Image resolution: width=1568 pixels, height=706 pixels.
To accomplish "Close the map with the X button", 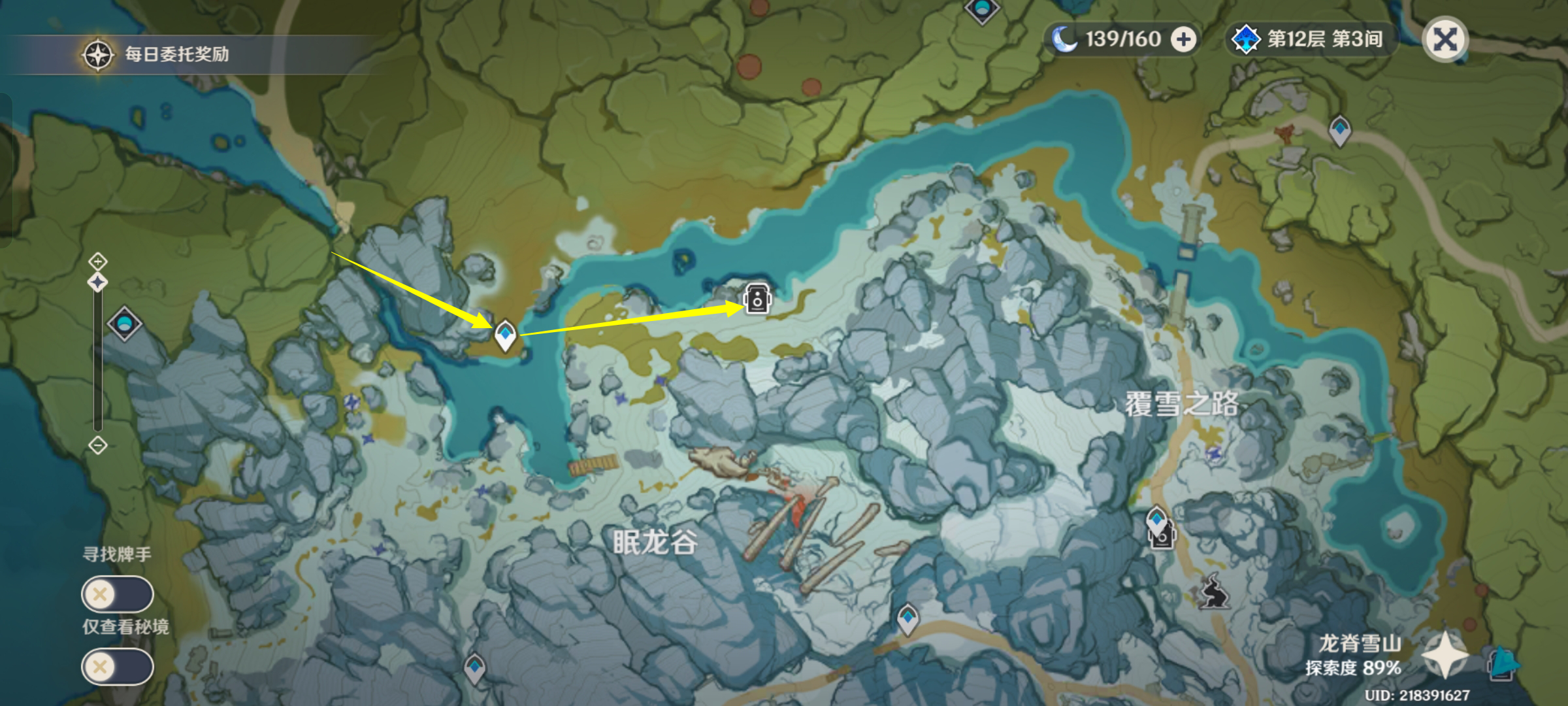I will [x=1445, y=39].
